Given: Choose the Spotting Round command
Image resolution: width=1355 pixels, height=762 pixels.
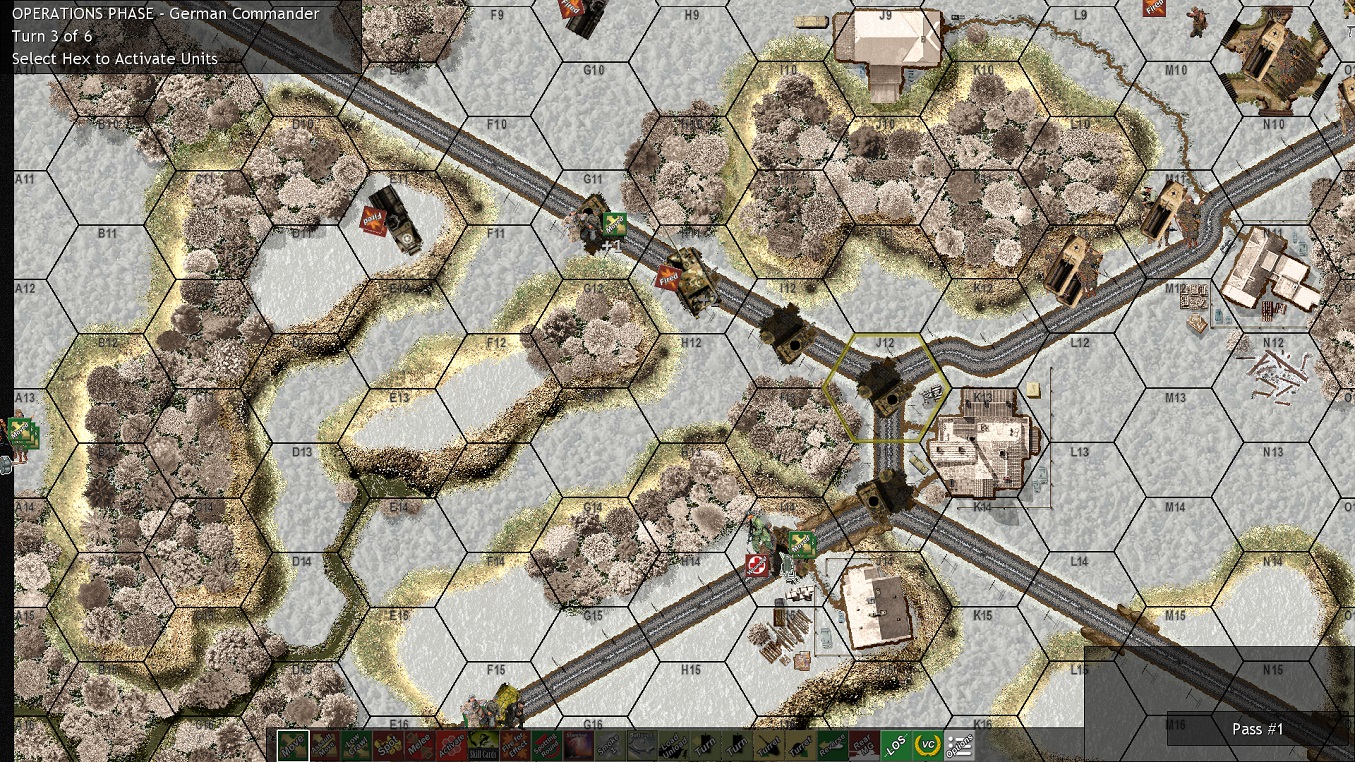Looking at the screenshot, I should click(x=546, y=745).
